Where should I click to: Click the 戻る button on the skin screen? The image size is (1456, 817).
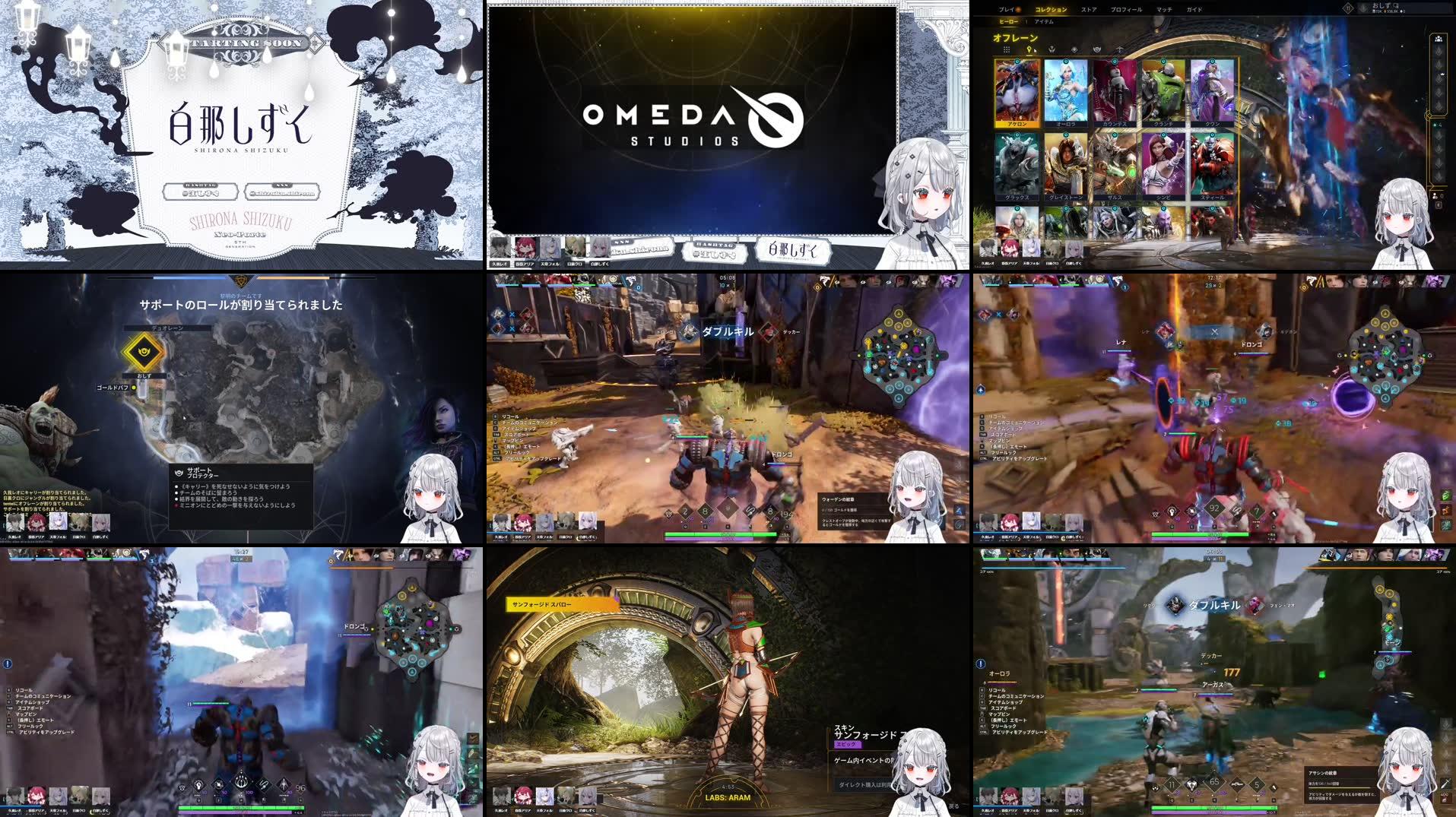(x=954, y=806)
